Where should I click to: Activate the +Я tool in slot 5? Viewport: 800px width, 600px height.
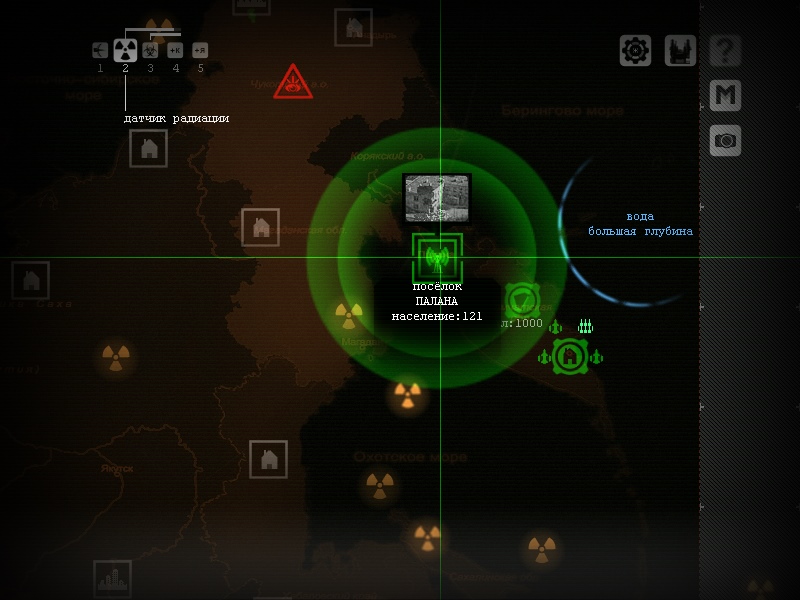click(200, 50)
